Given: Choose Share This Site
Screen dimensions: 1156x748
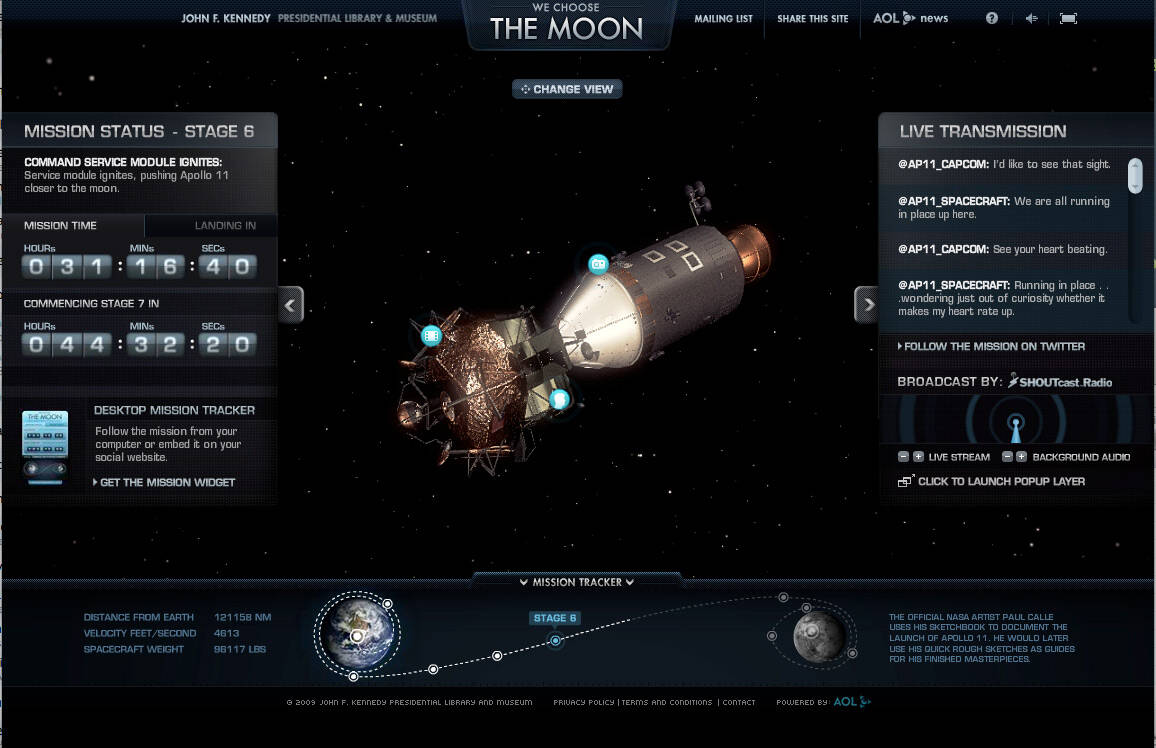Looking at the screenshot, I should click(x=812, y=18).
